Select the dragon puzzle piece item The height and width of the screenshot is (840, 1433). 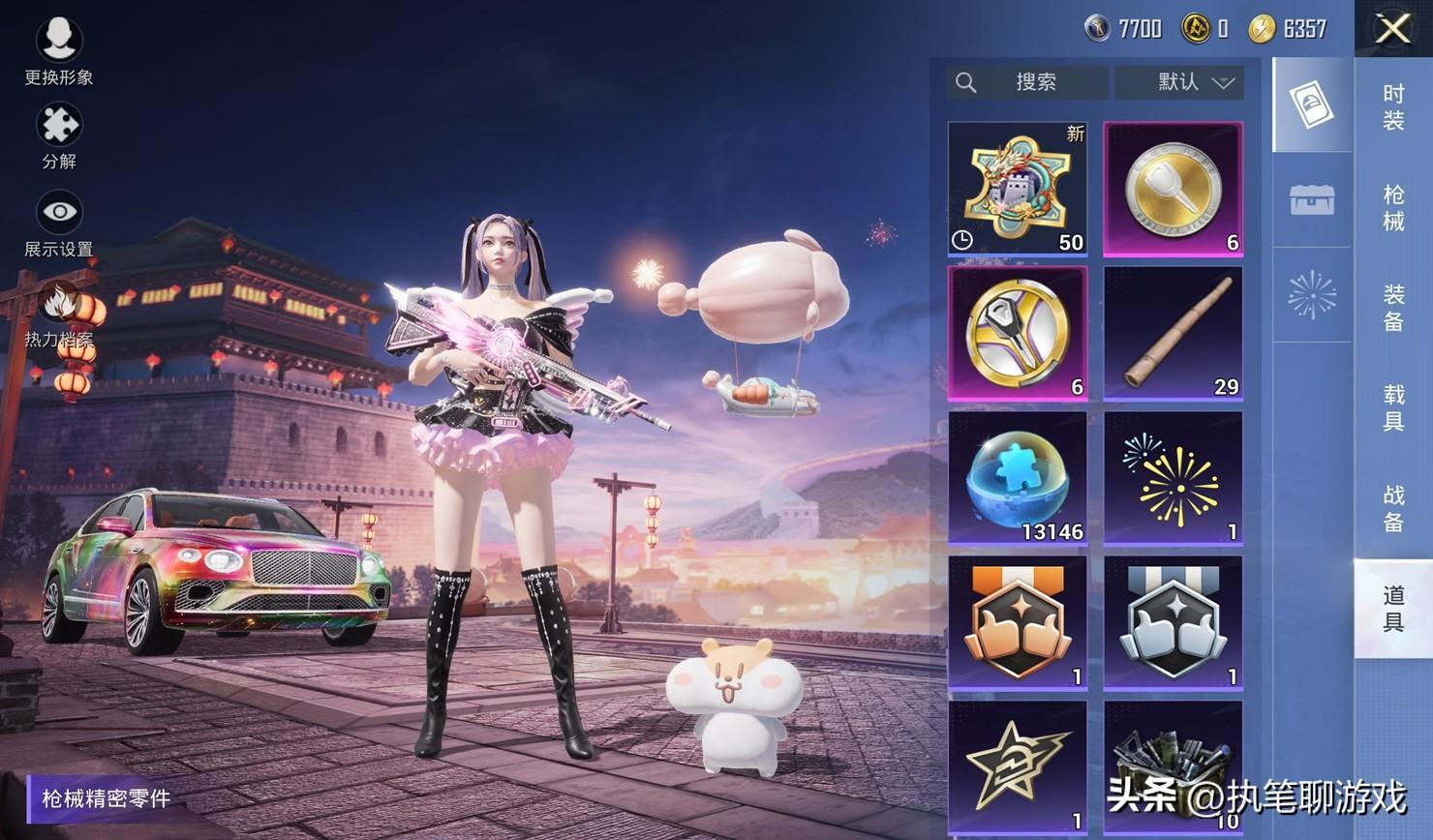(x=1018, y=189)
